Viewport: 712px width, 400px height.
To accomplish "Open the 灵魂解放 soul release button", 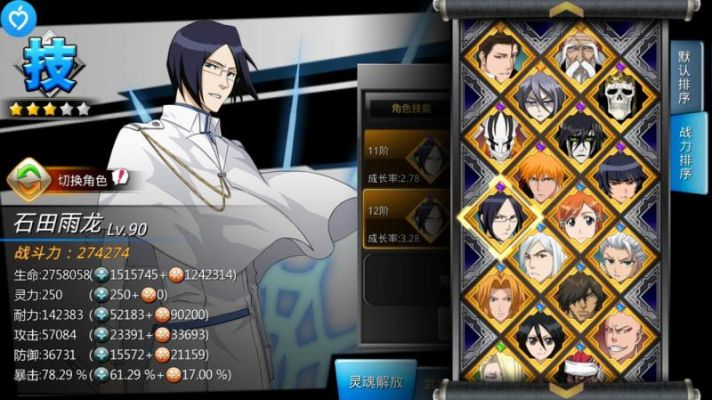I will 376,381.
